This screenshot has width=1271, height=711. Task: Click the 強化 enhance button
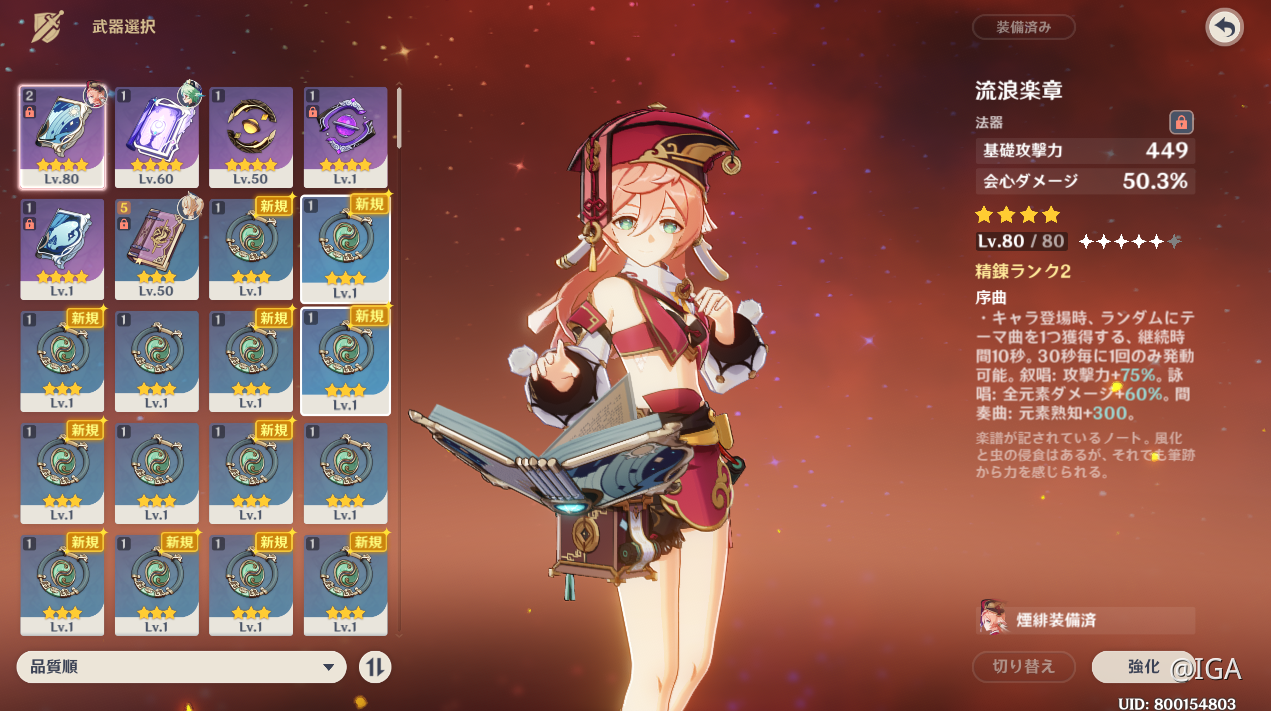1142,666
